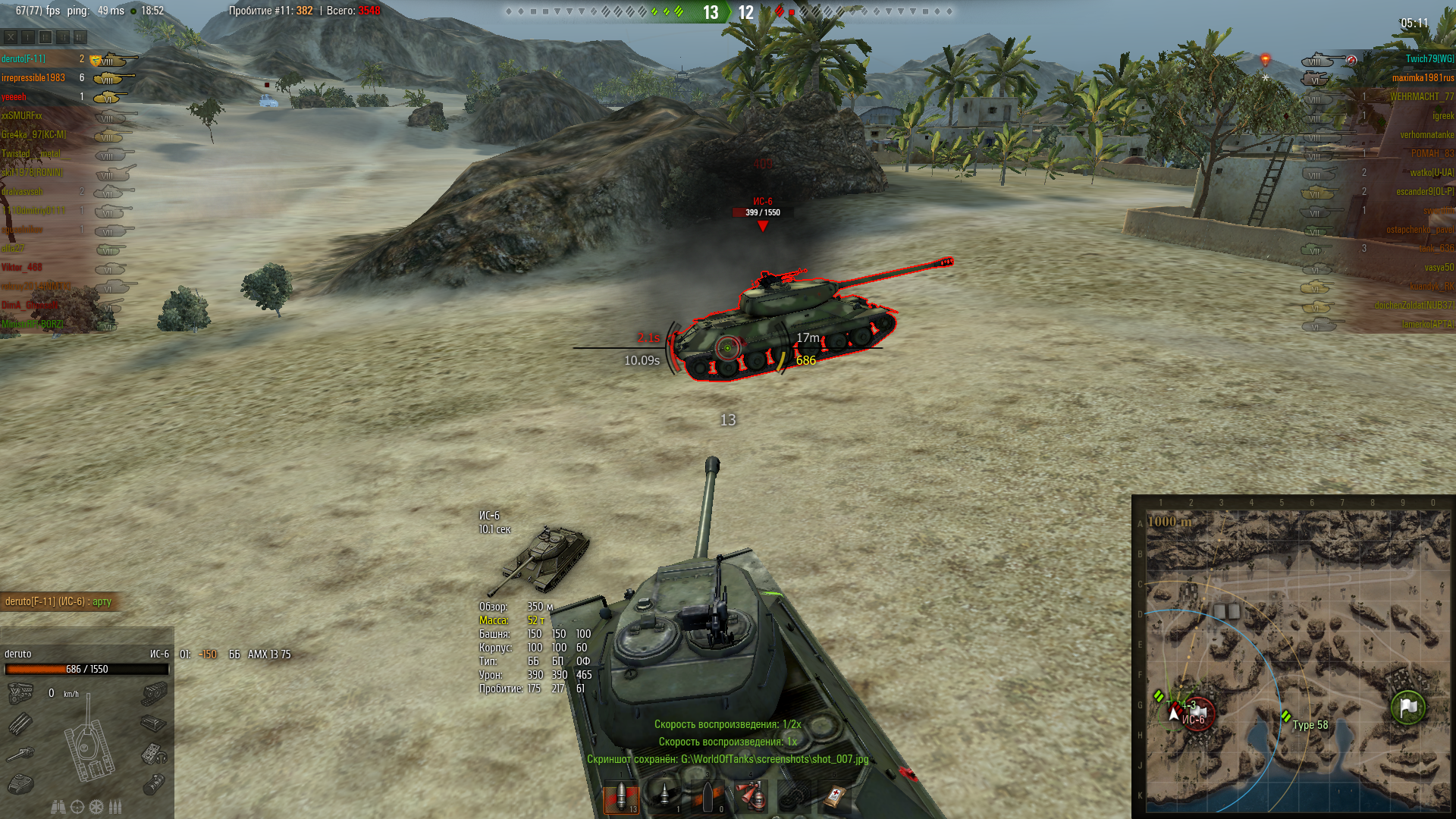The image size is (1456, 819).
Task: Use the fire extinguisher consumable
Action: [x=751, y=798]
